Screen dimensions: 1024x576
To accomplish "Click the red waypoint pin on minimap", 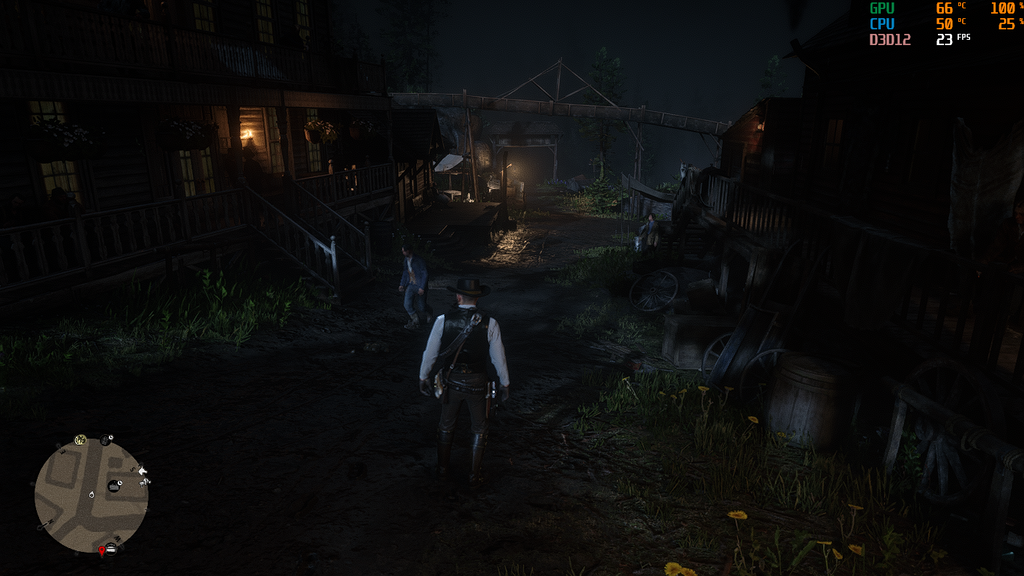I will [102, 550].
